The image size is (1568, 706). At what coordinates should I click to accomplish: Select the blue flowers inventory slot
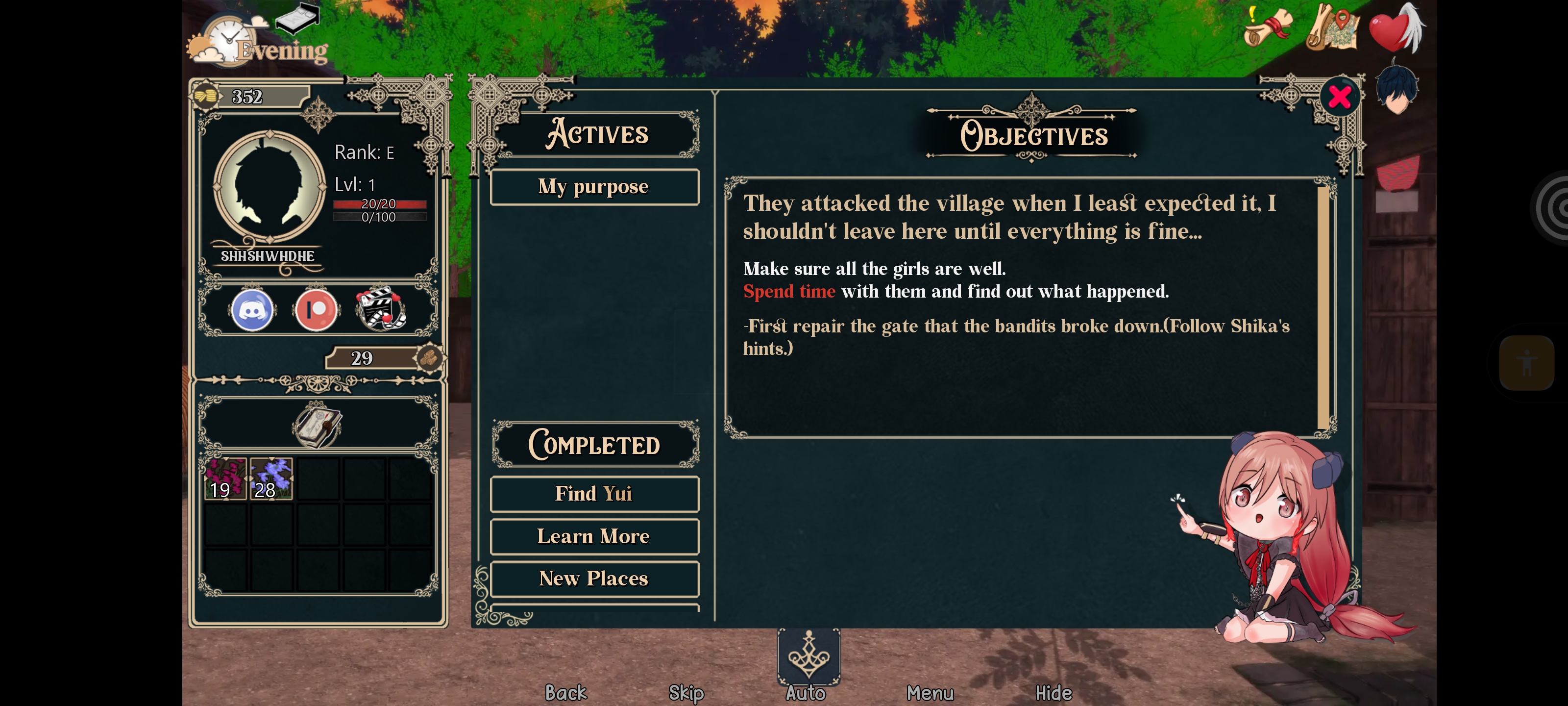tap(271, 479)
